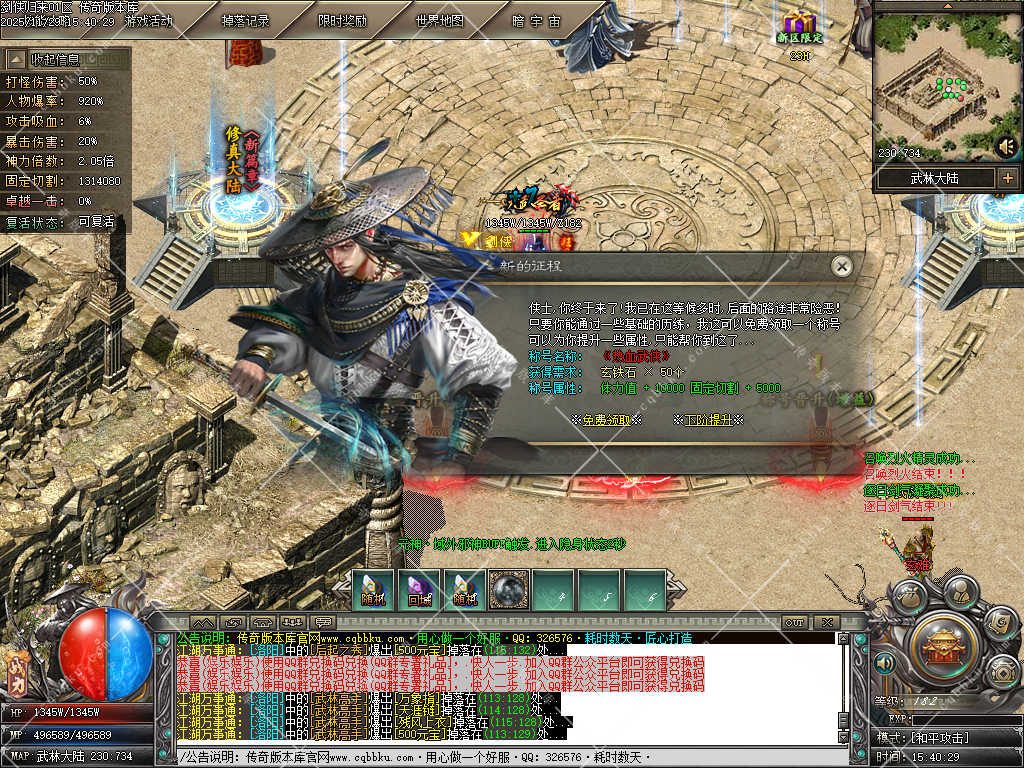The width and height of the screenshot is (1024, 768).
Task: Use the 回城 return-to-town hotbar item
Action: (x=419, y=590)
